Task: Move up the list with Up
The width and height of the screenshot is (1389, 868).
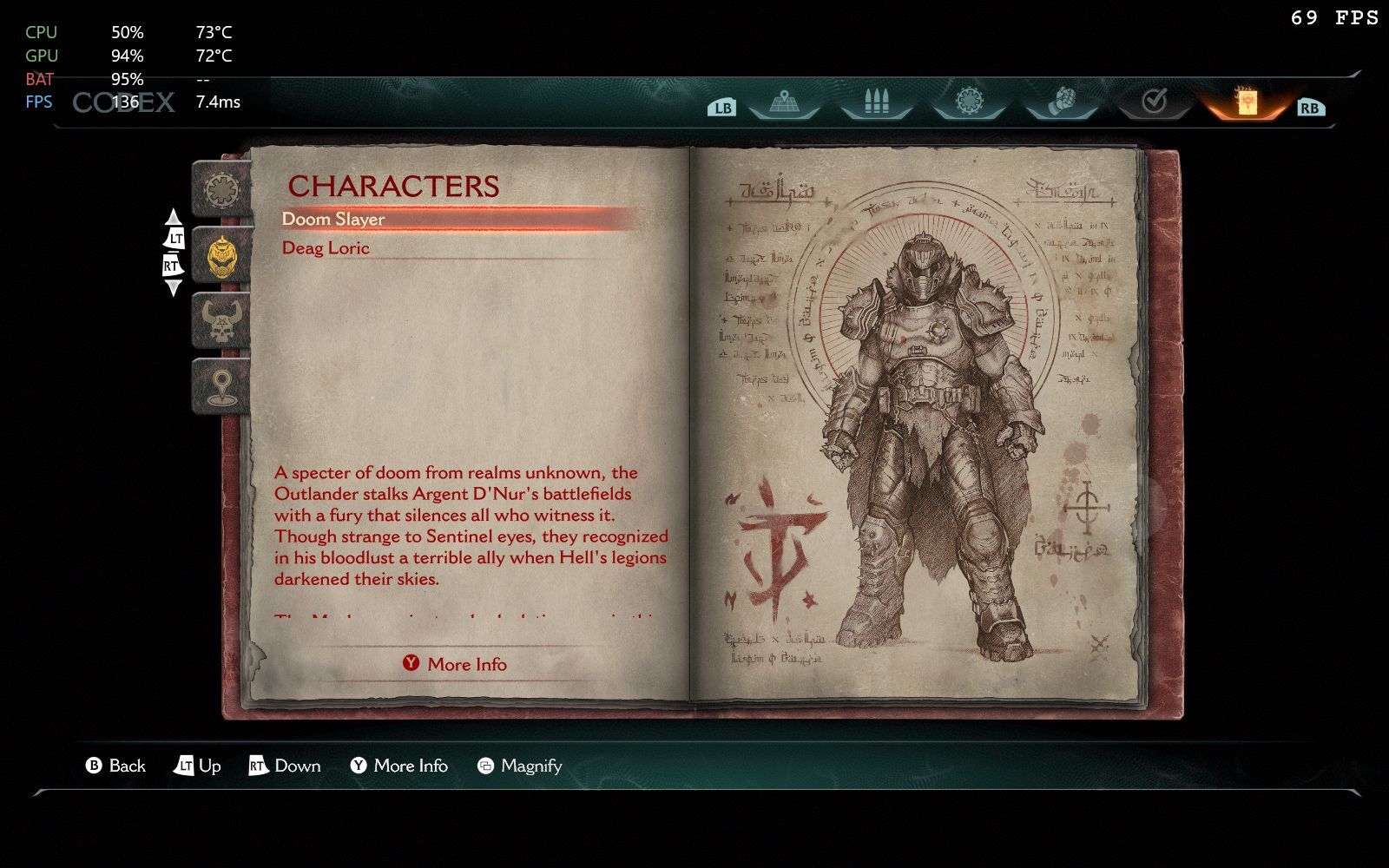Action: click(198, 766)
